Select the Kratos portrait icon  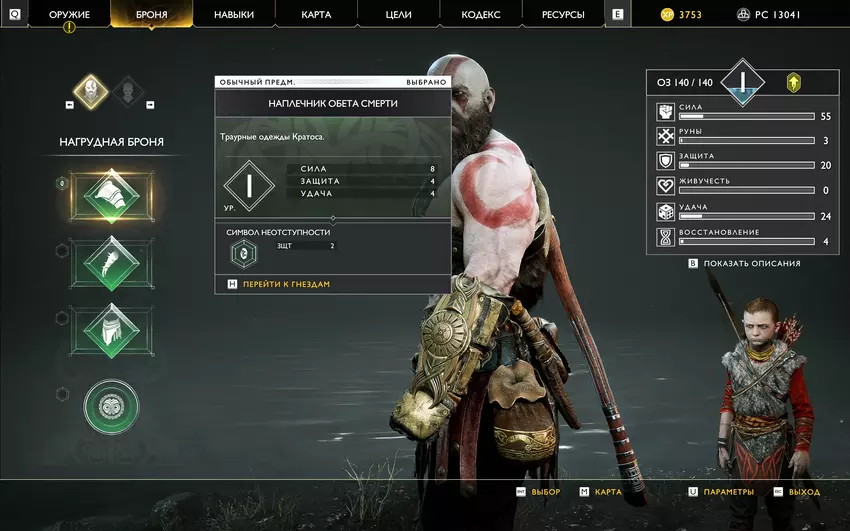point(91,92)
